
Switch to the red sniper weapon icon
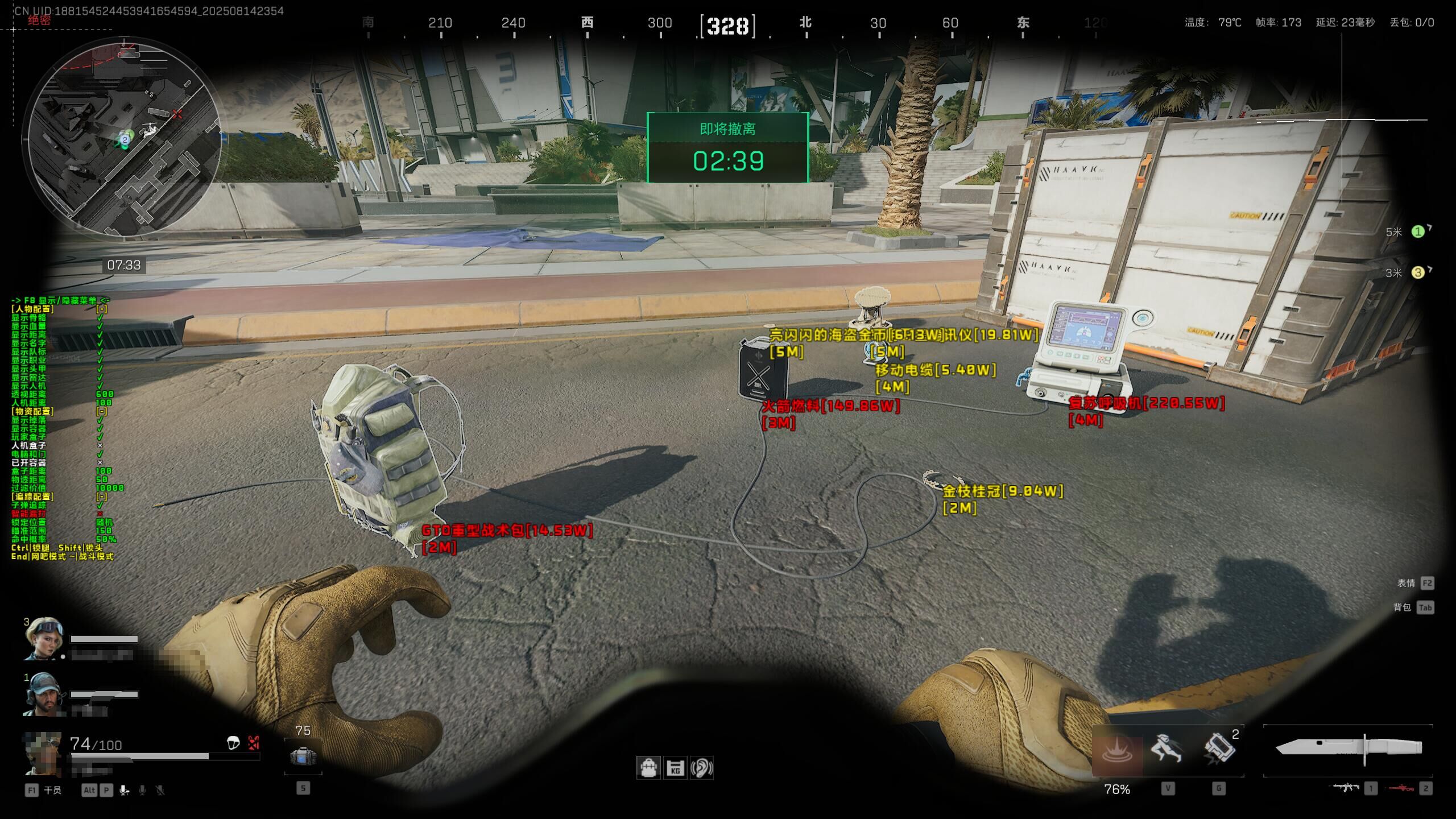click(1401, 788)
